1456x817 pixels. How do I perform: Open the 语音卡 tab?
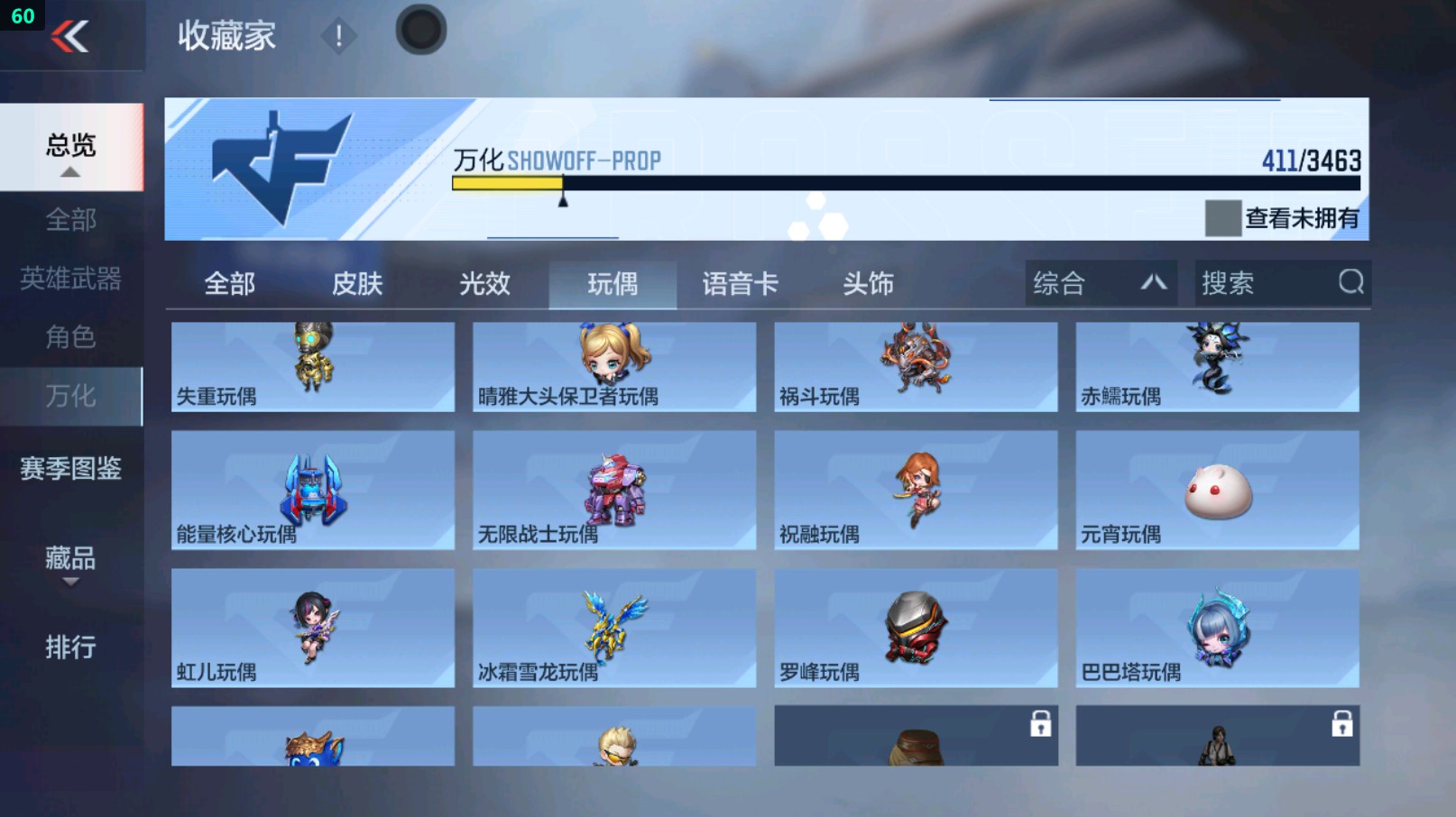click(x=740, y=283)
